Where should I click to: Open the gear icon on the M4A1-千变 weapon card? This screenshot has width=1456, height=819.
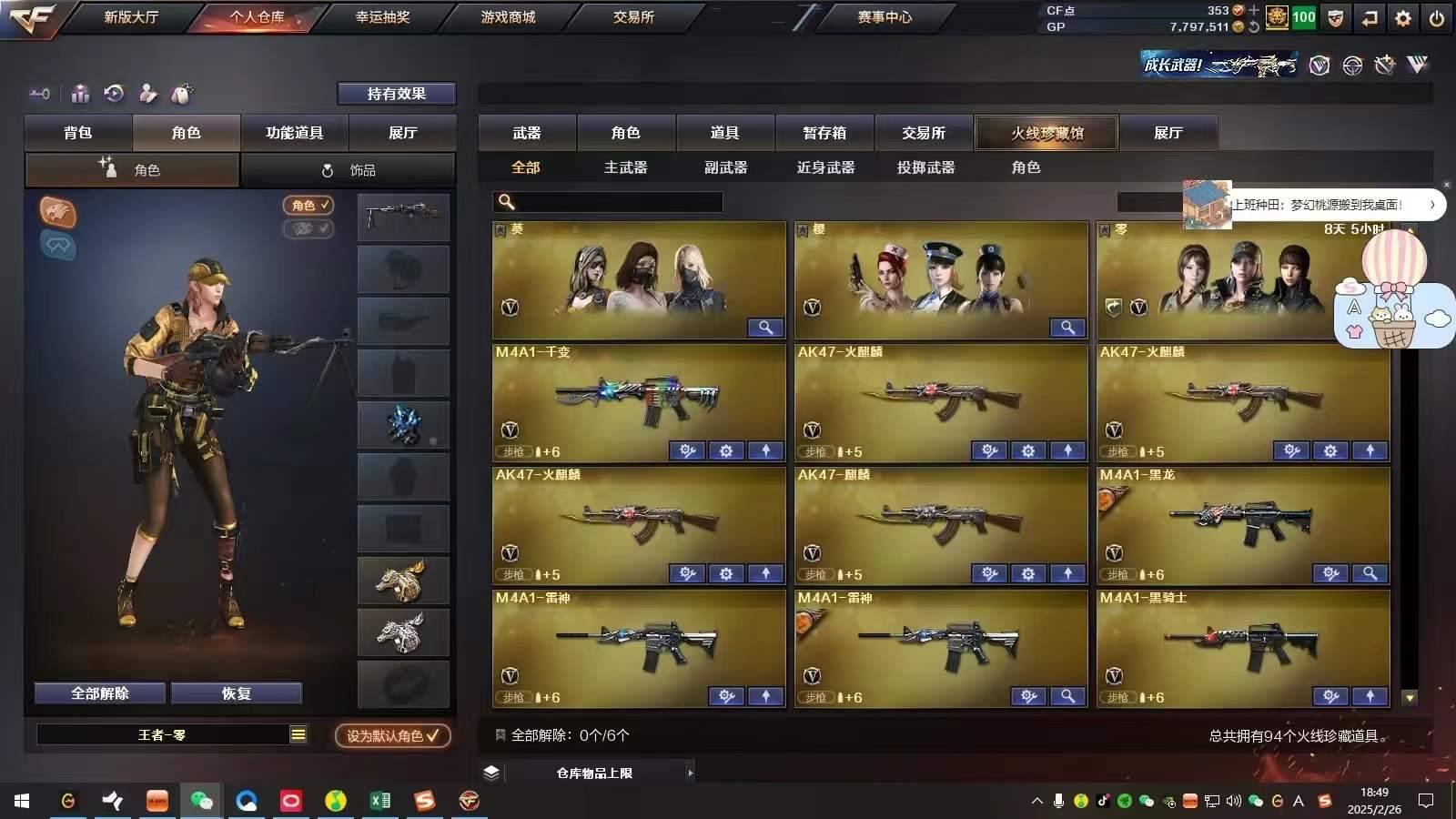coord(725,450)
